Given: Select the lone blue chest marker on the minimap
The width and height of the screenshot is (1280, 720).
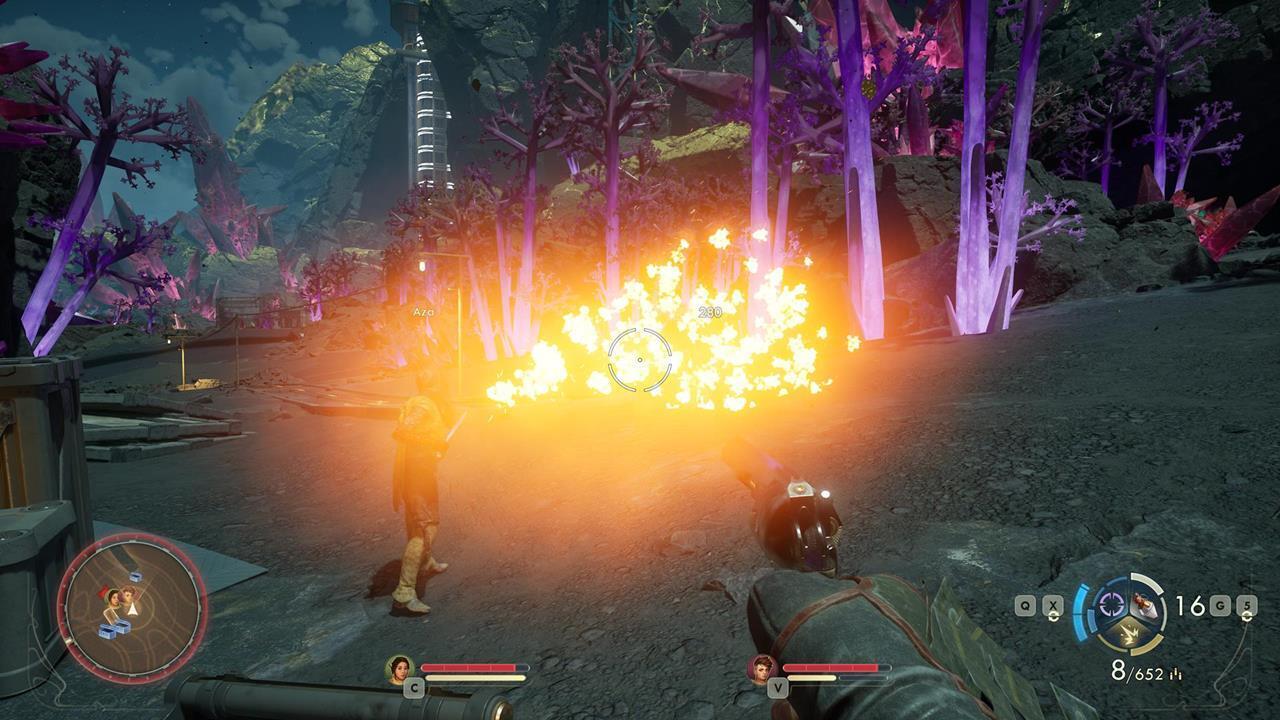Looking at the screenshot, I should pyautogui.click(x=135, y=577).
